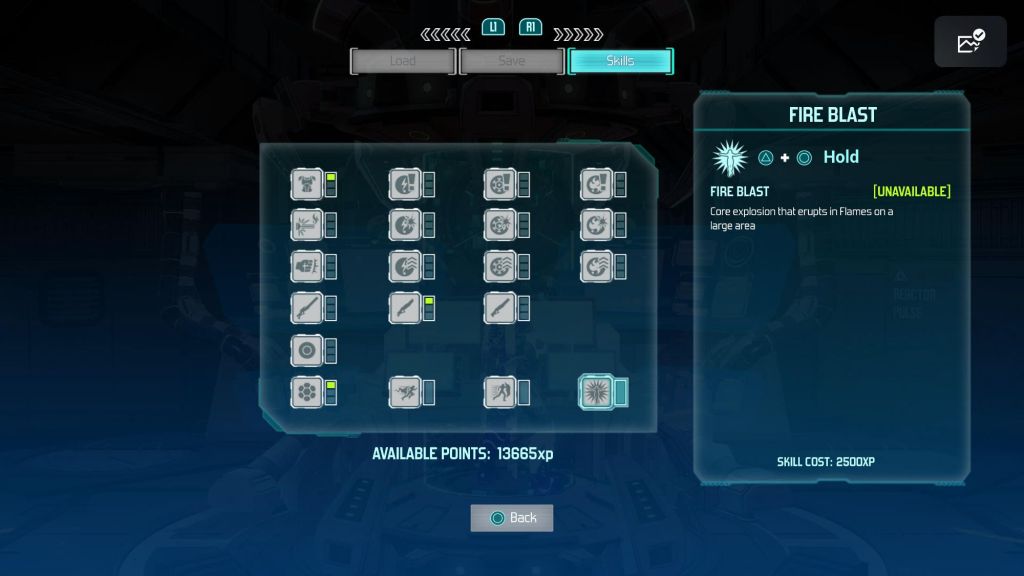Switch to the Skills tab
The width and height of the screenshot is (1024, 576).
pyautogui.click(x=620, y=61)
